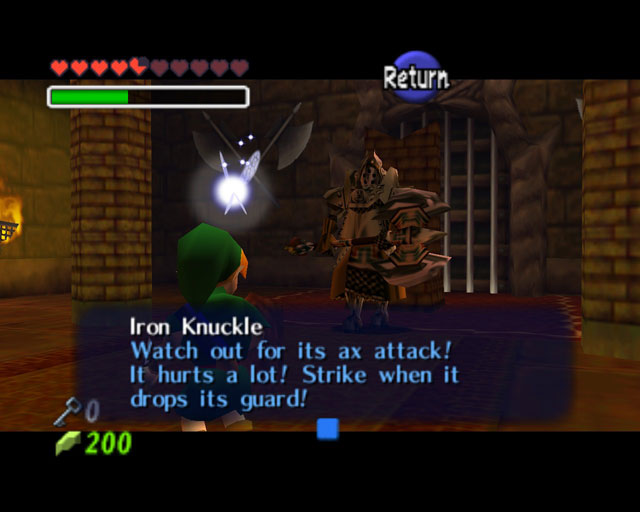Select the green rupee icon
The height and width of the screenshot is (512, 640).
click(66, 443)
